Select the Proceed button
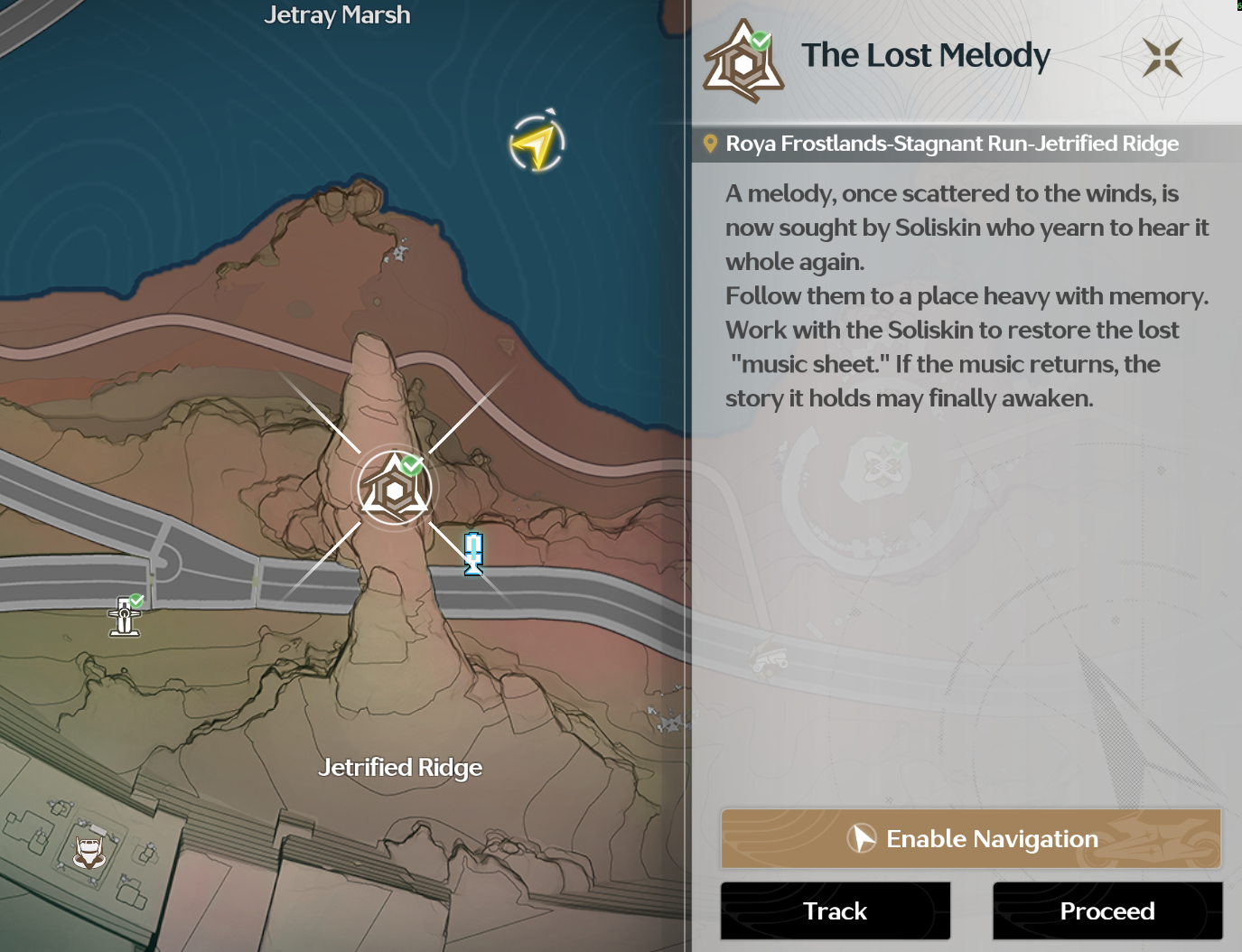The image size is (1242, 952). pos(1107,911)
